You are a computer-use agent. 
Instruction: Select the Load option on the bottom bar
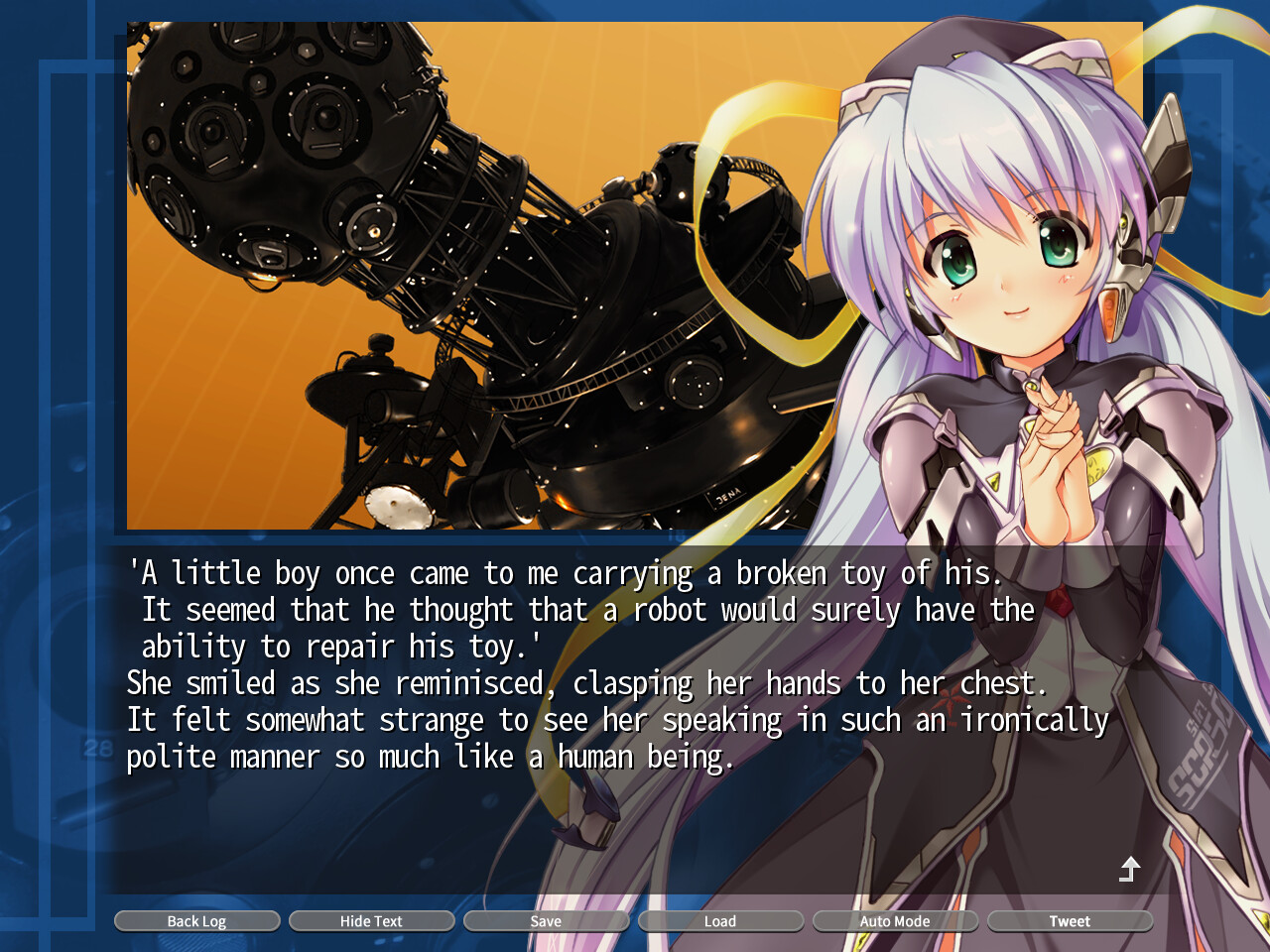(720, 920)
